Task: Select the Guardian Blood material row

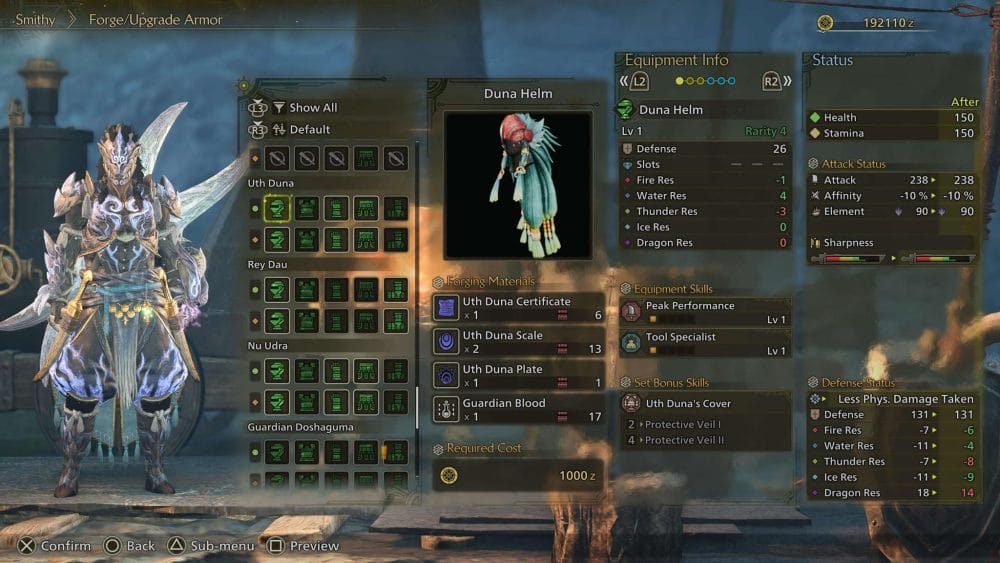Action: [x=518, y=410]
